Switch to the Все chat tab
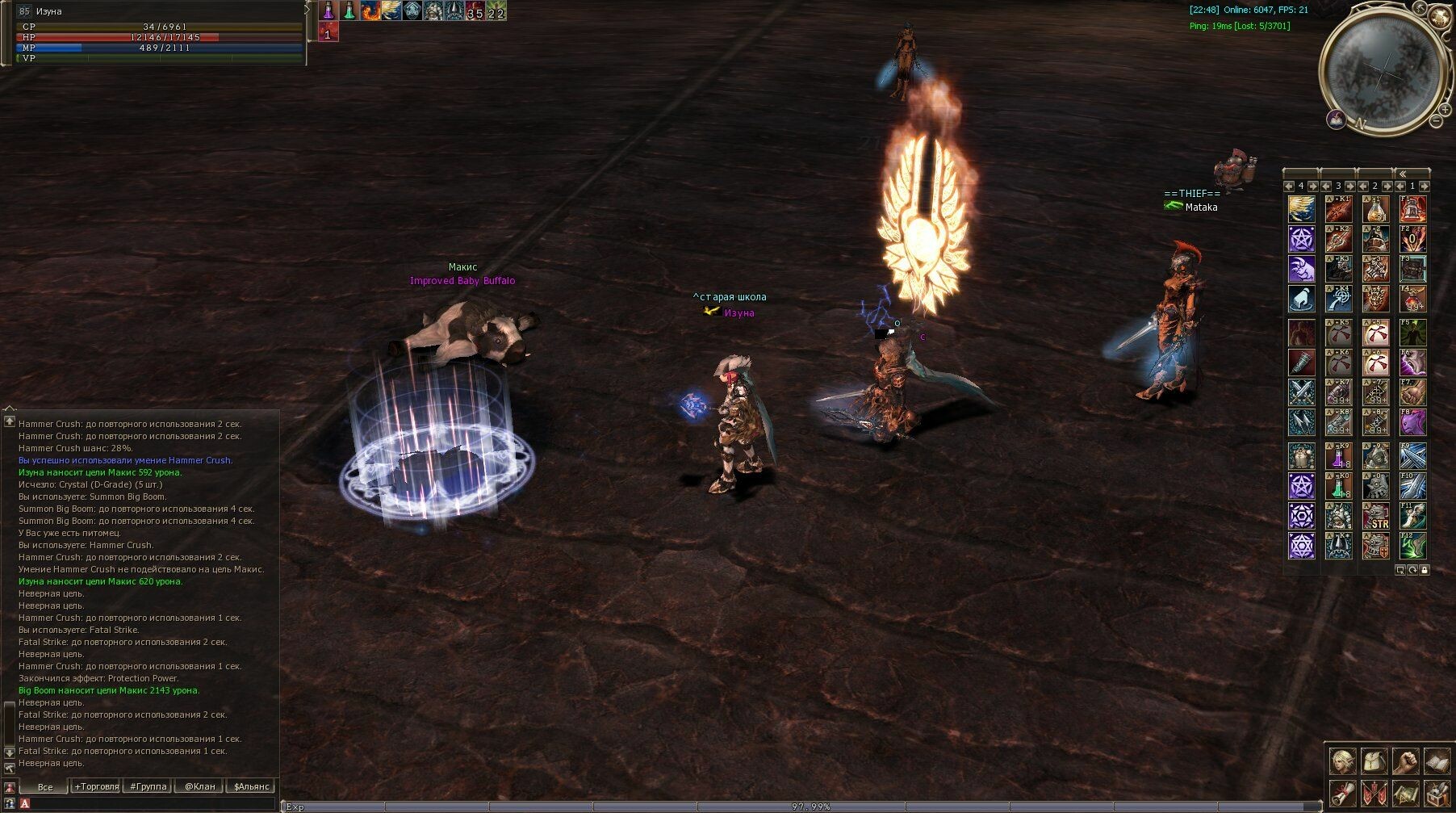Screen dimensions: 1456x813 45,786
